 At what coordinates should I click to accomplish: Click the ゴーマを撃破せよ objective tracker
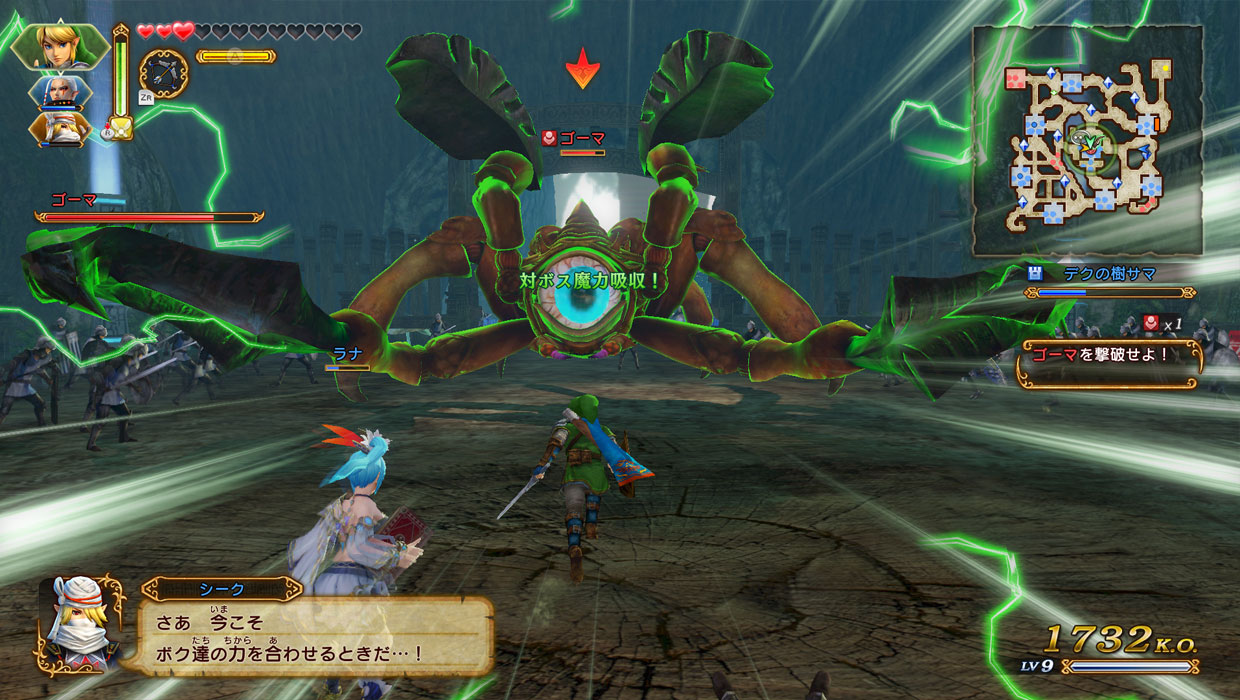(1108, 353)
